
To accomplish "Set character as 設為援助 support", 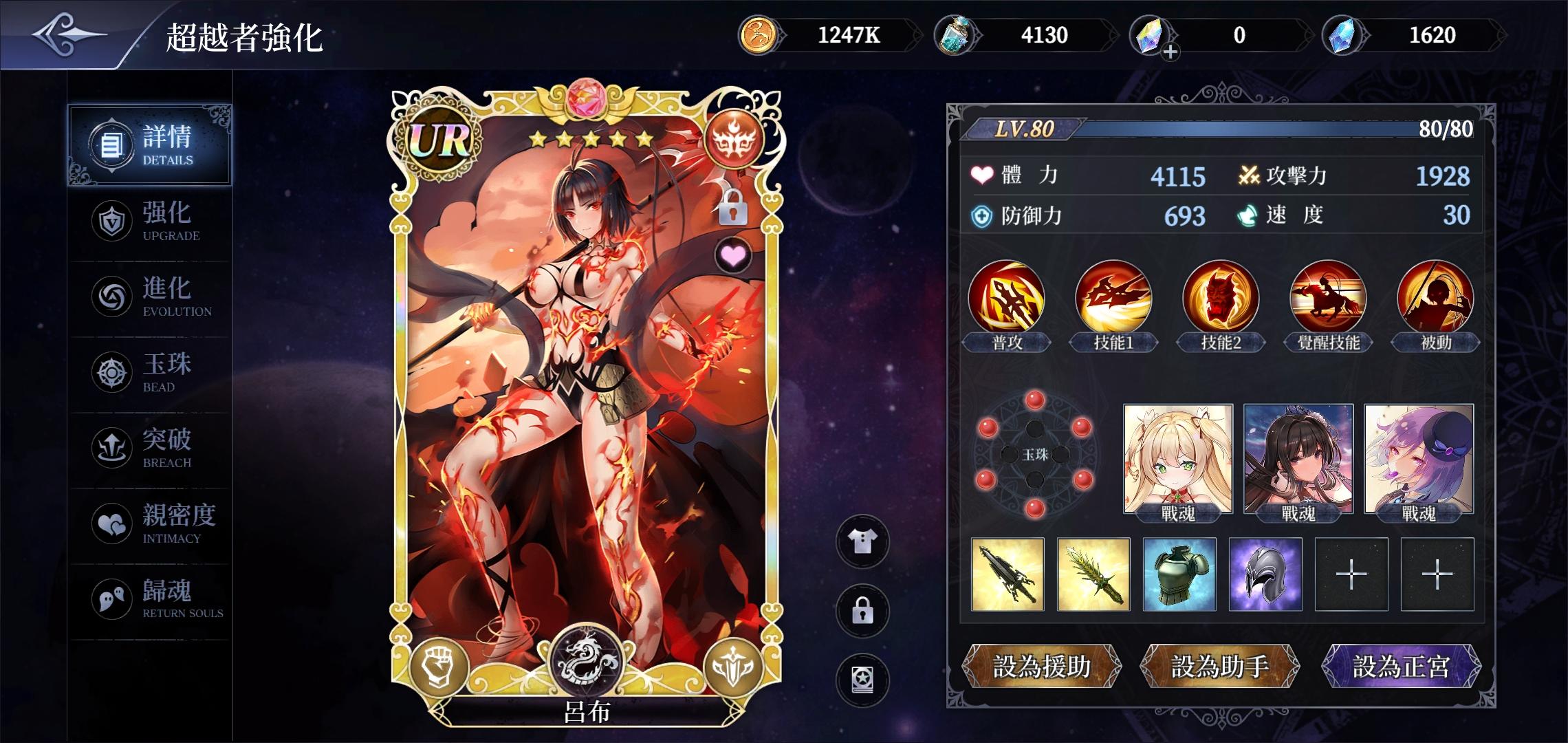I will (x=1041, y=666).
